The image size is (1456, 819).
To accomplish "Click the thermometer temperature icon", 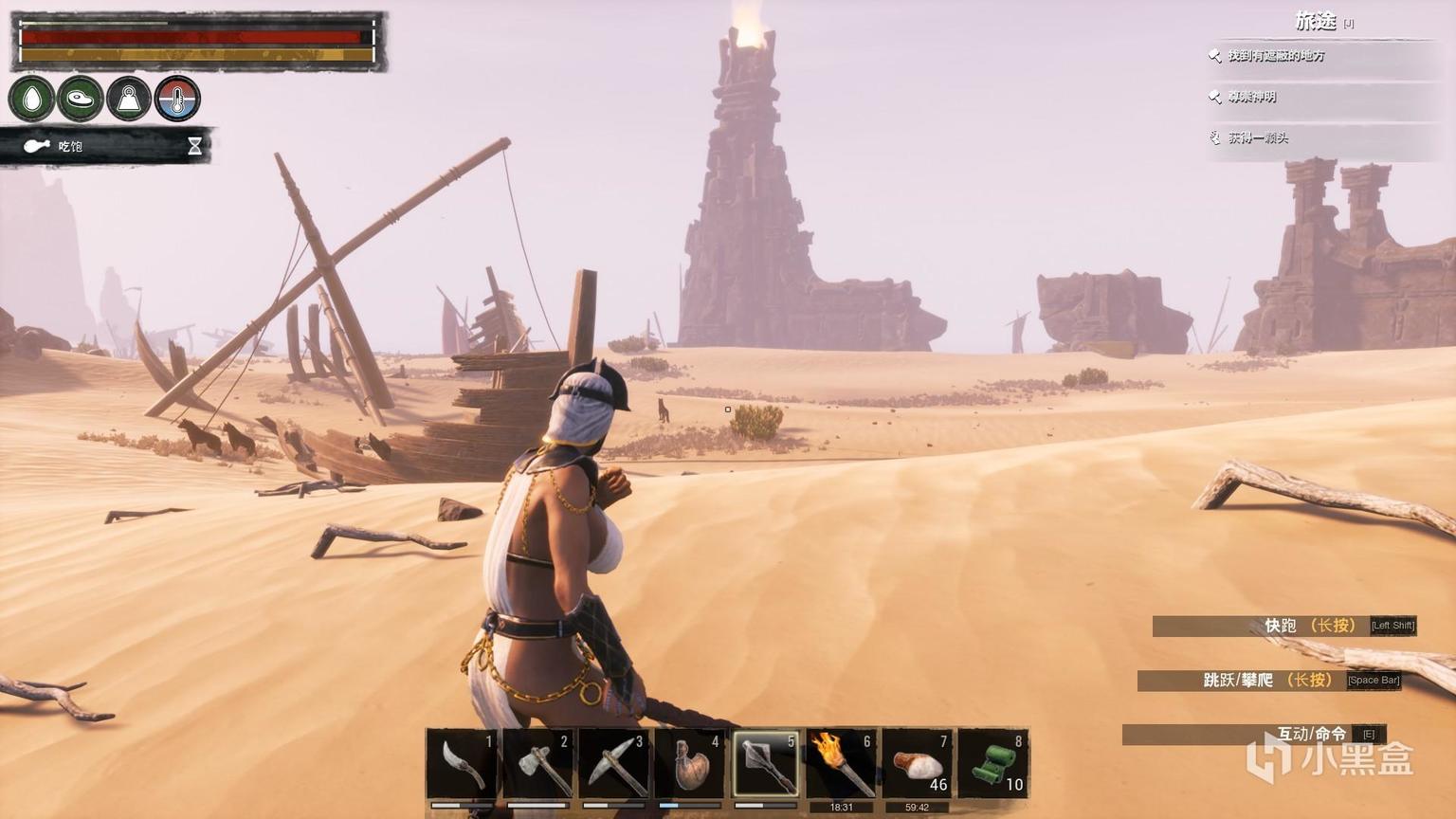I will (x=177, y=99).
